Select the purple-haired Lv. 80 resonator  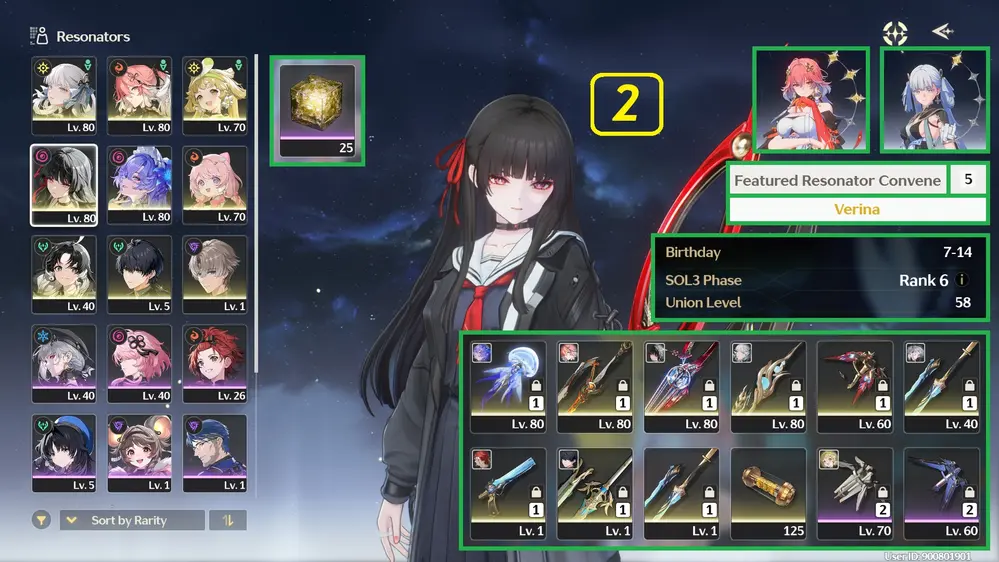[x=140, y=186]
